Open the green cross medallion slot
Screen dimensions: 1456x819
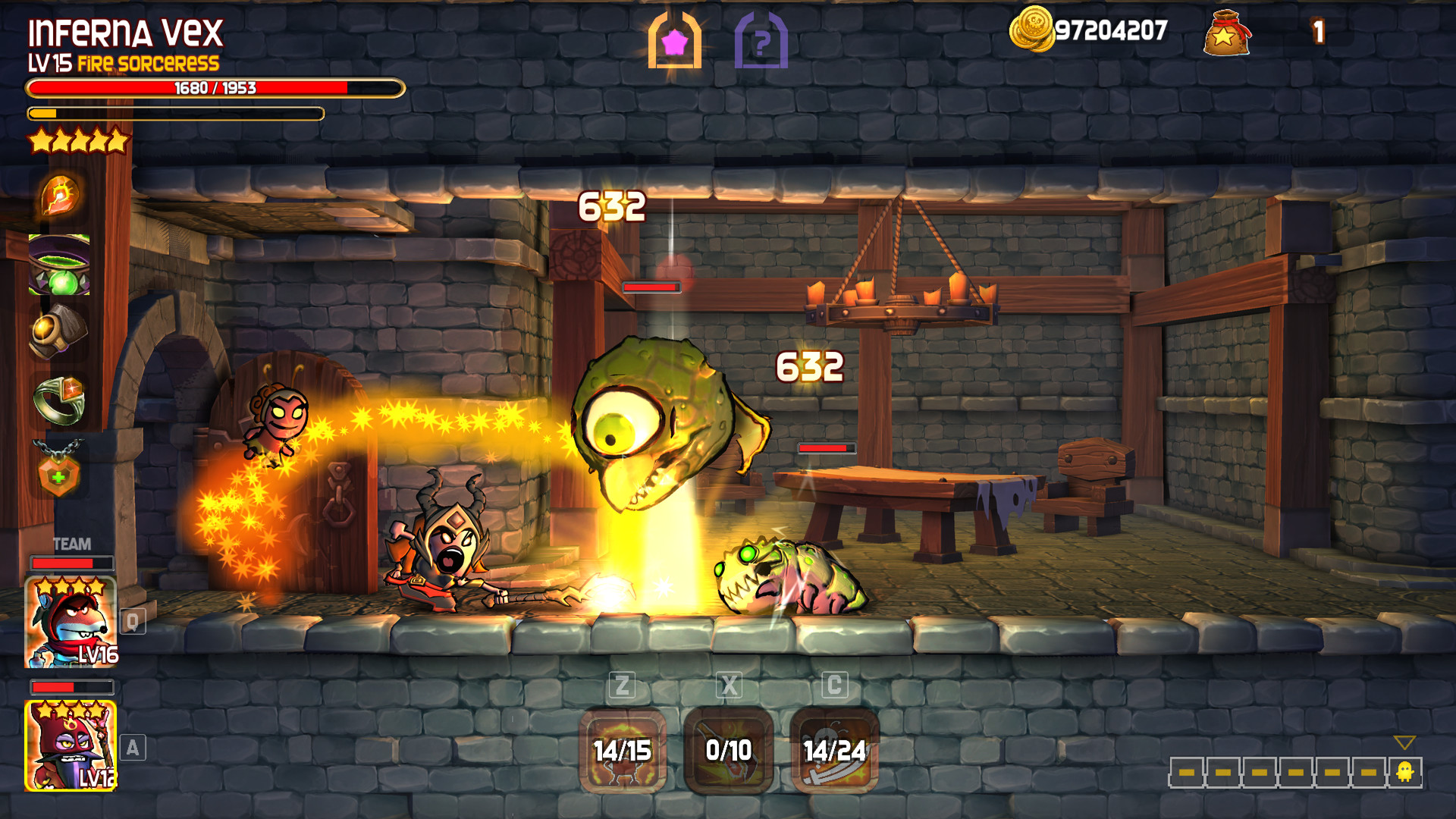61,468
